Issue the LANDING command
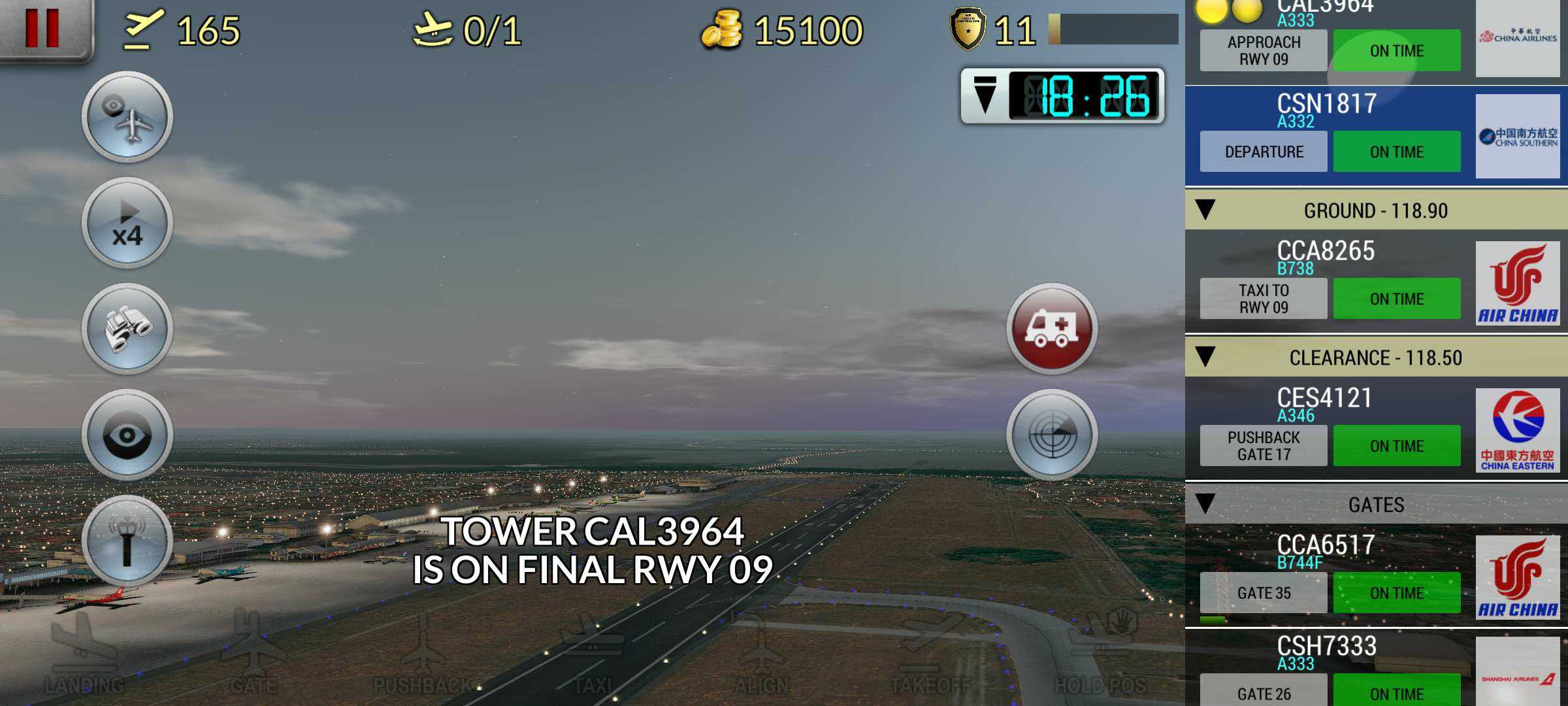The height and width of the screenshot is (706, 1568). 84,654
